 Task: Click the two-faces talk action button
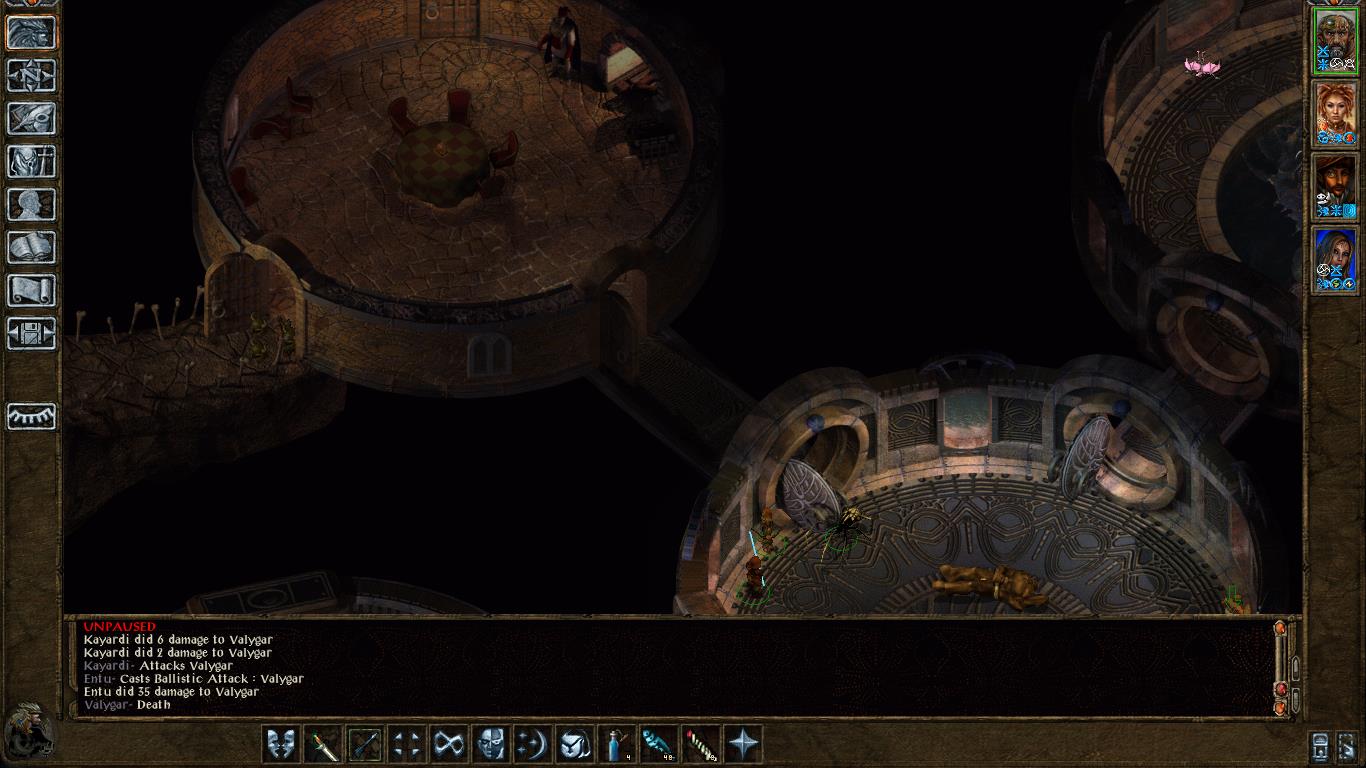click(281, 744)
